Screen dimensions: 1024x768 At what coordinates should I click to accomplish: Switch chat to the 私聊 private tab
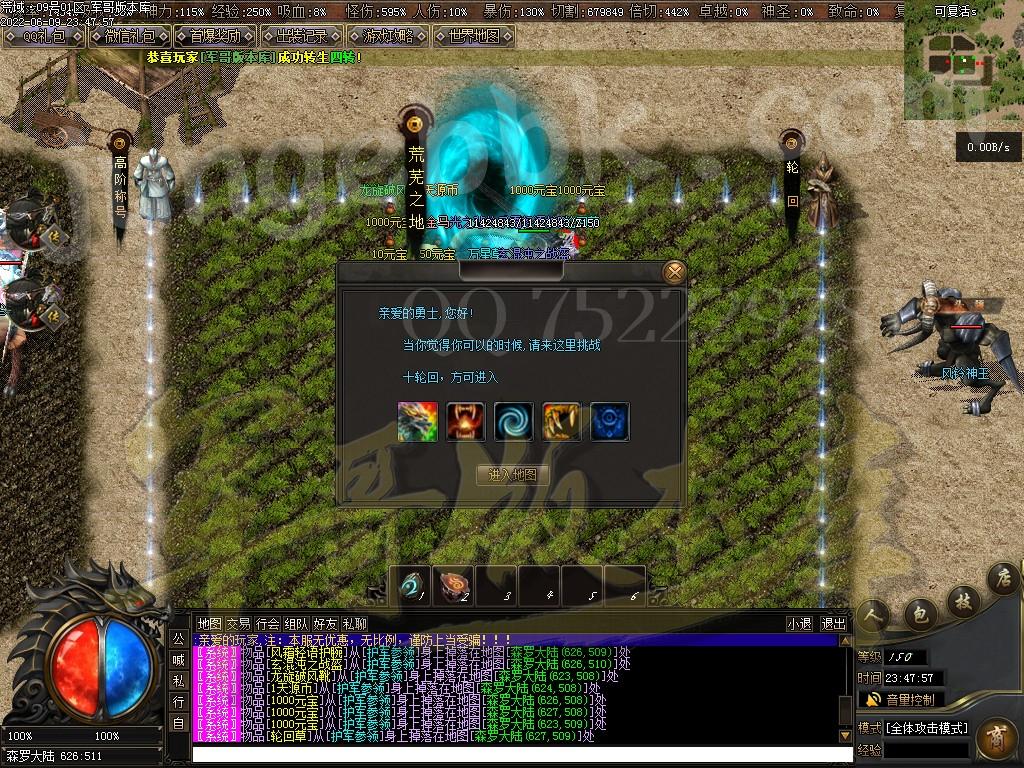354,623
